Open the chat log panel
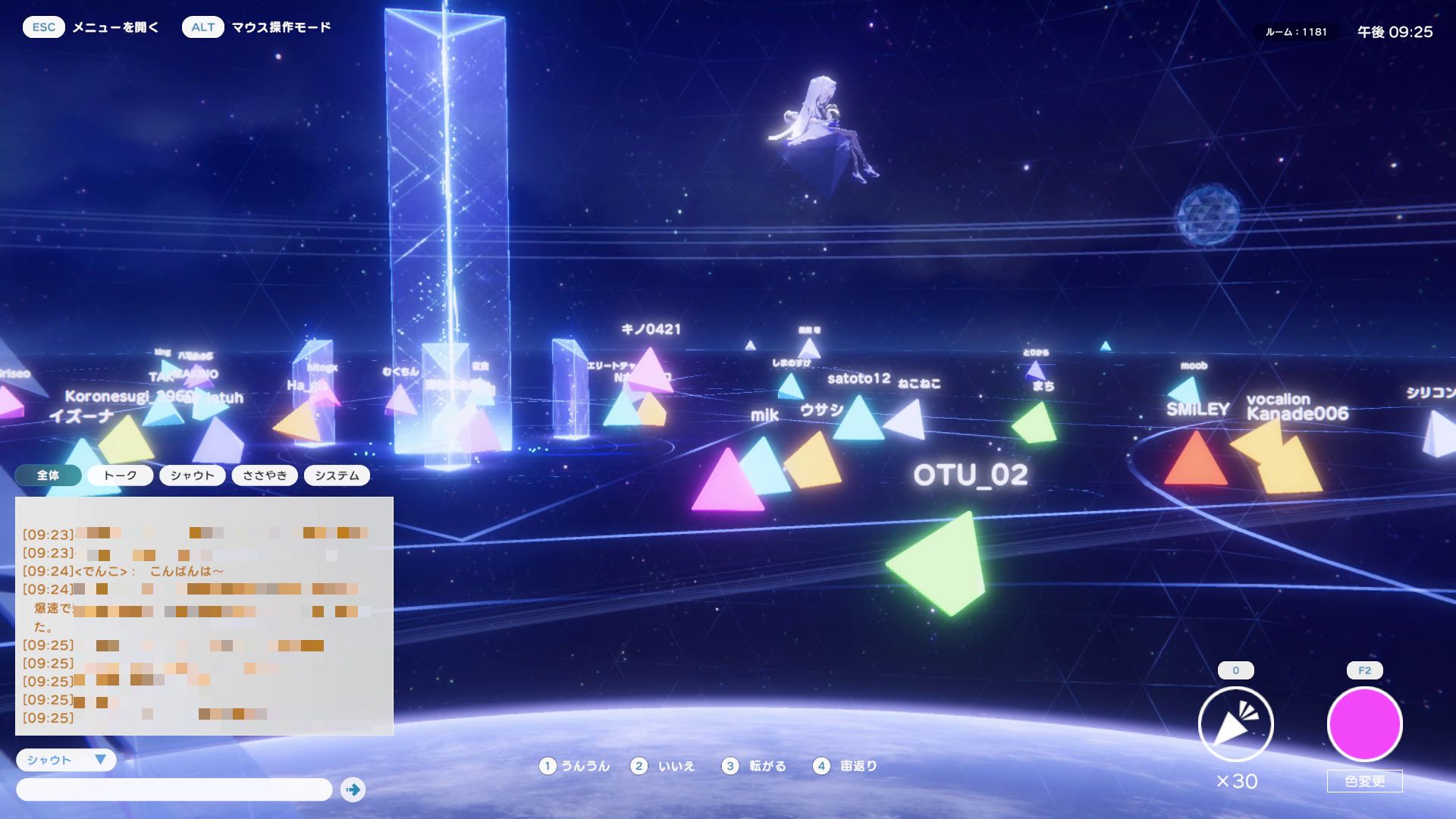Screen dimensions: 1456x819 [204, 616]
